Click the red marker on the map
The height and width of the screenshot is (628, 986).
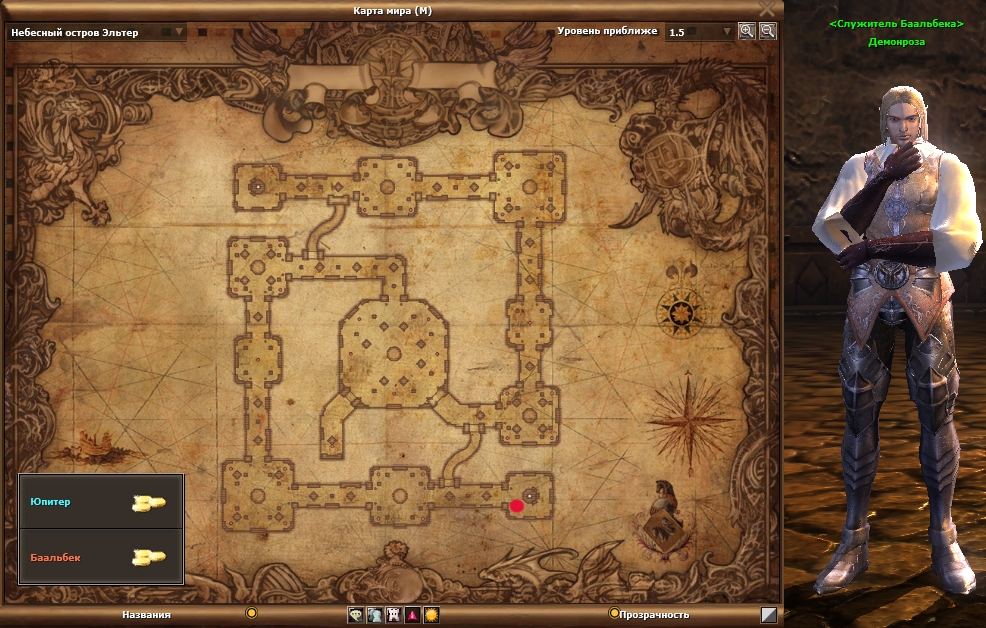[x=517, y=506]
